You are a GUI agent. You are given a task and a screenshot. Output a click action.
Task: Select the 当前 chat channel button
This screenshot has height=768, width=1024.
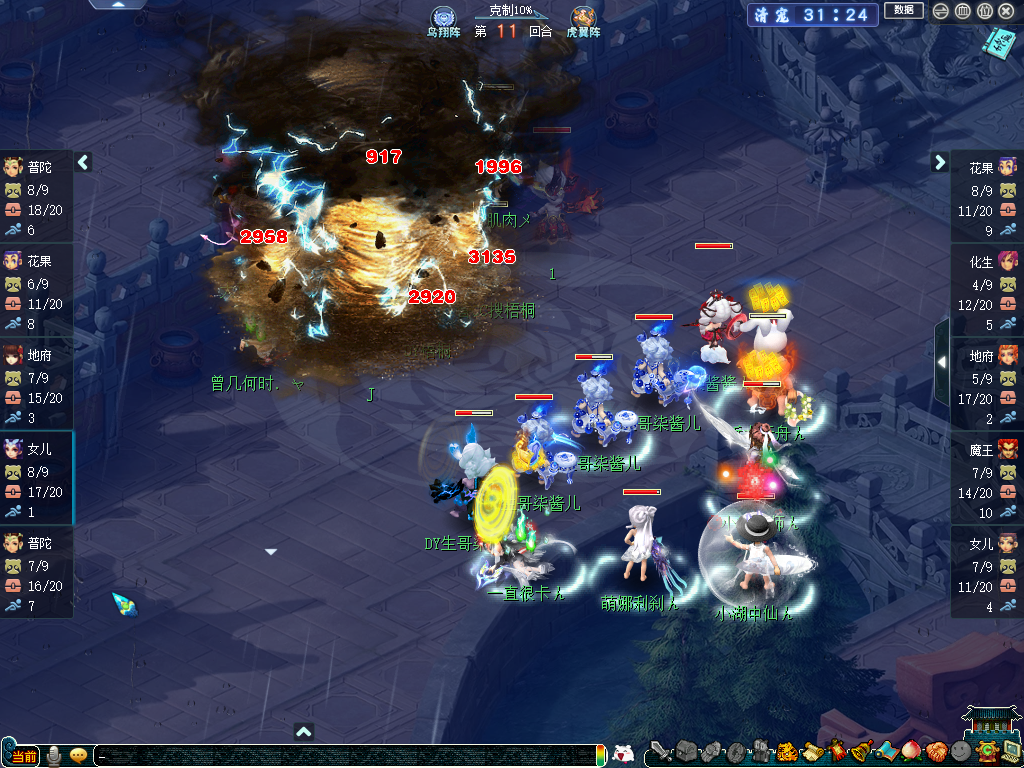click(24, 756)
